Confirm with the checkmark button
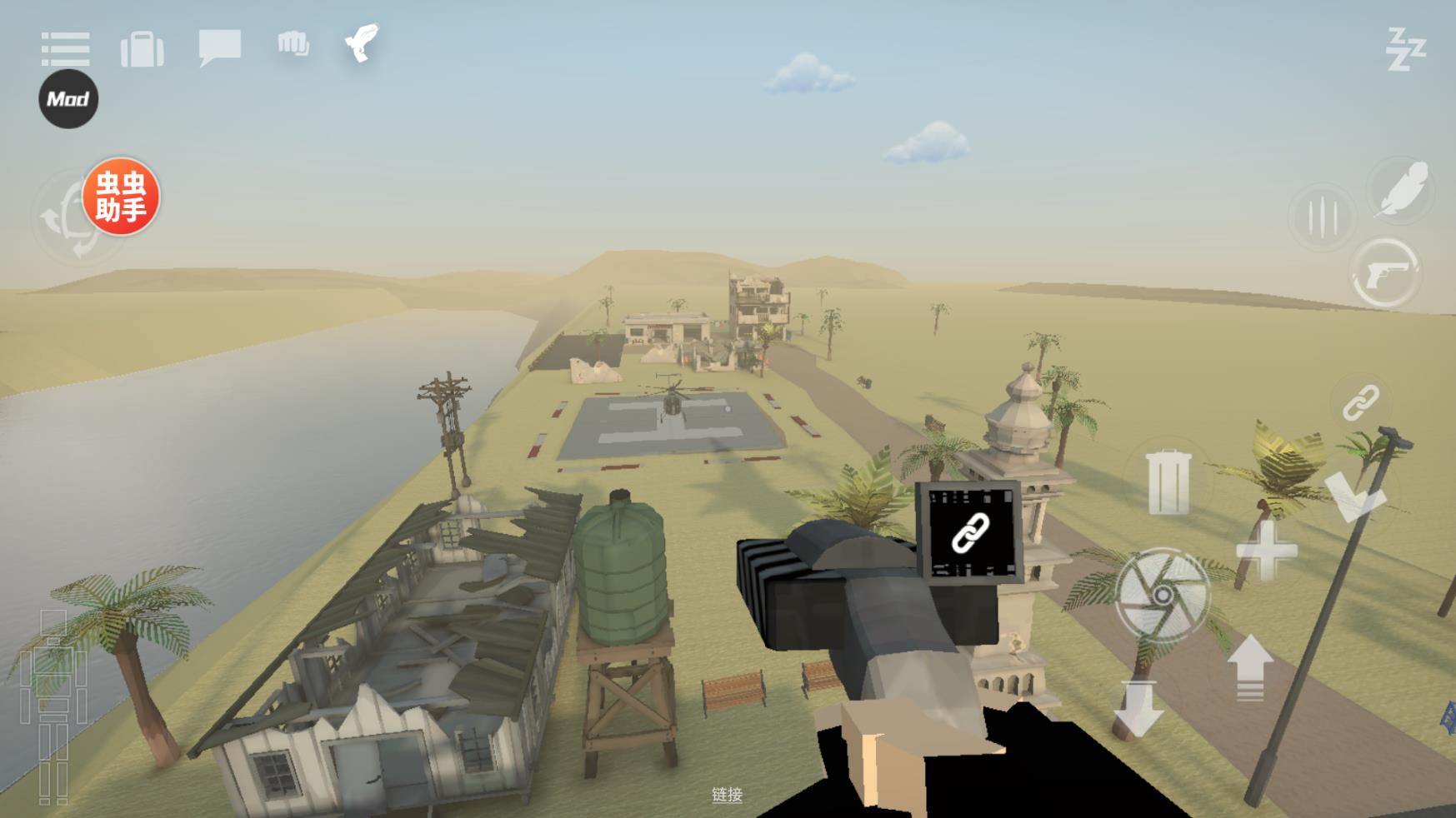The image size is (1456, 818). (x=1354, y=498)
